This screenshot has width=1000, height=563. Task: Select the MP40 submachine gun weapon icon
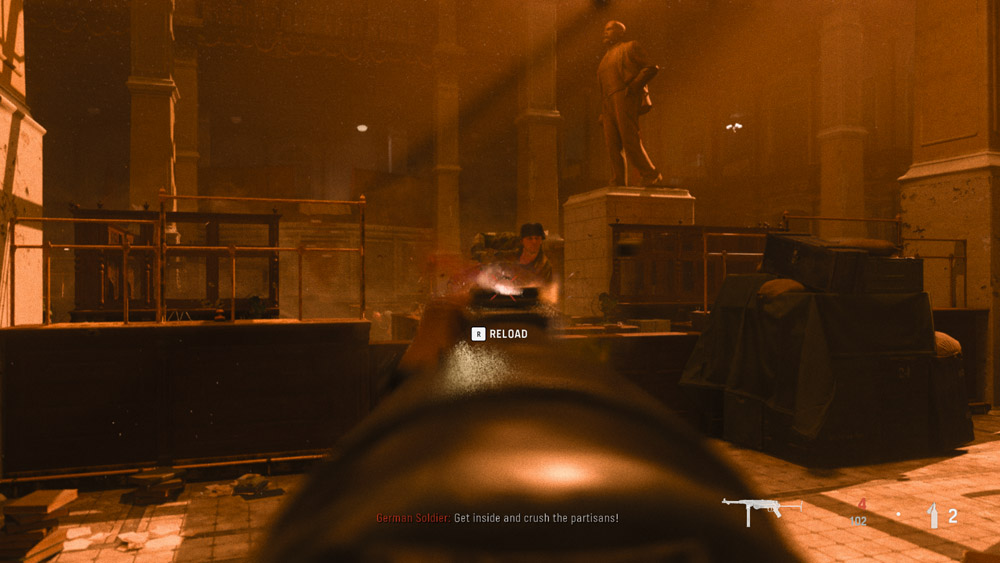pyautogui.click(x=761, y=509)
